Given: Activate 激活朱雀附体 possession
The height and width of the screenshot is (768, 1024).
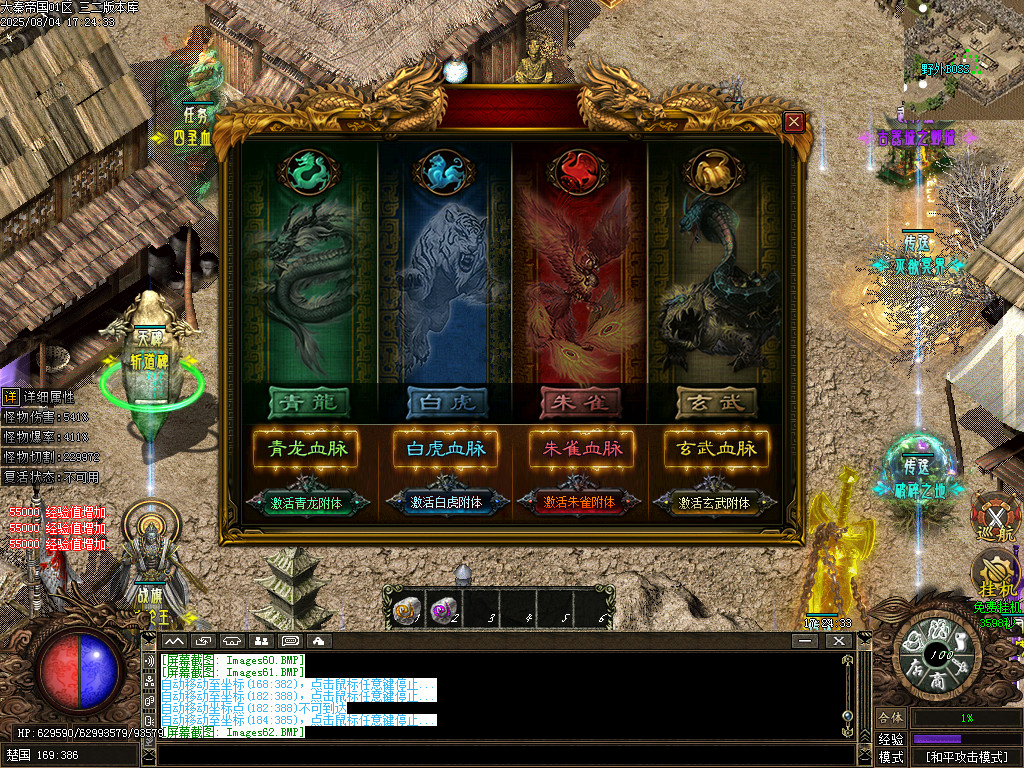Looking at the screenshot, I should click(580, 503).
